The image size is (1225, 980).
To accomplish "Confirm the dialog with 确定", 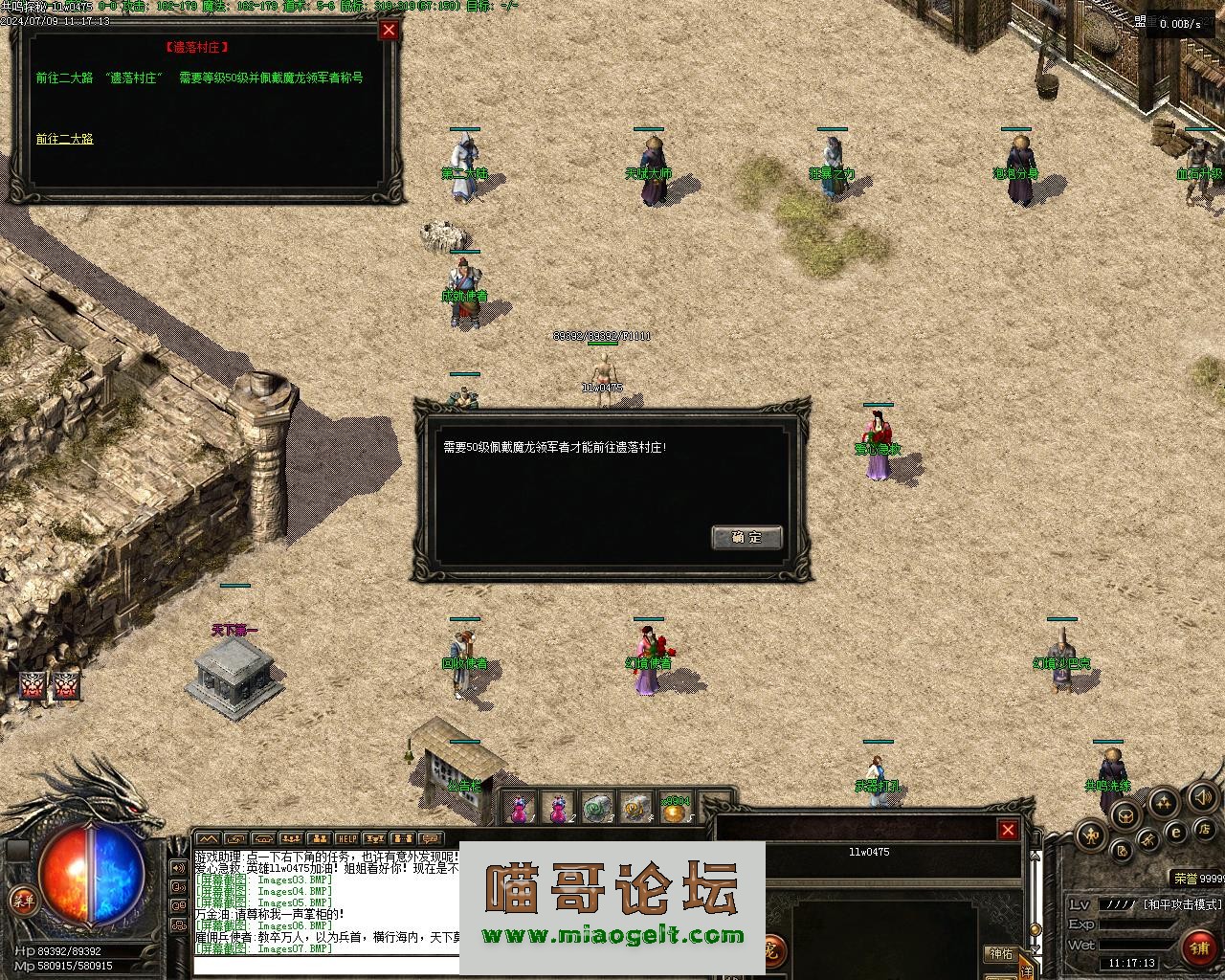I will pos(746,537).
